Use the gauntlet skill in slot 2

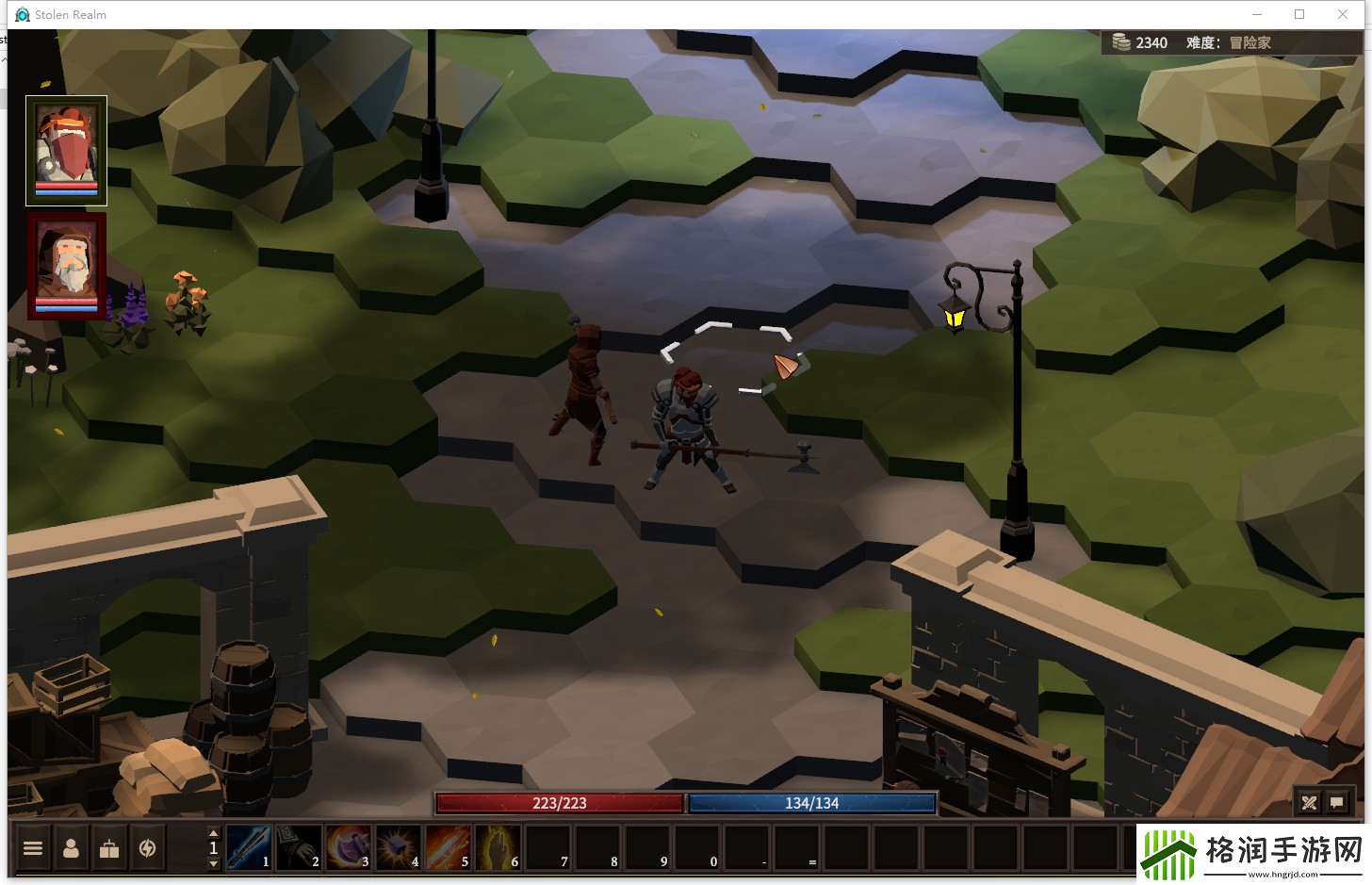[x=299, y=847]
